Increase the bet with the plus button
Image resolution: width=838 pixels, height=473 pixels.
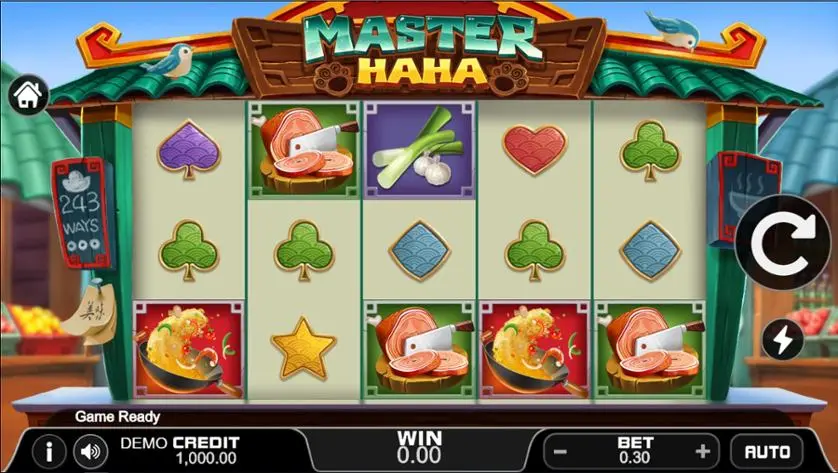pos(703,451)
